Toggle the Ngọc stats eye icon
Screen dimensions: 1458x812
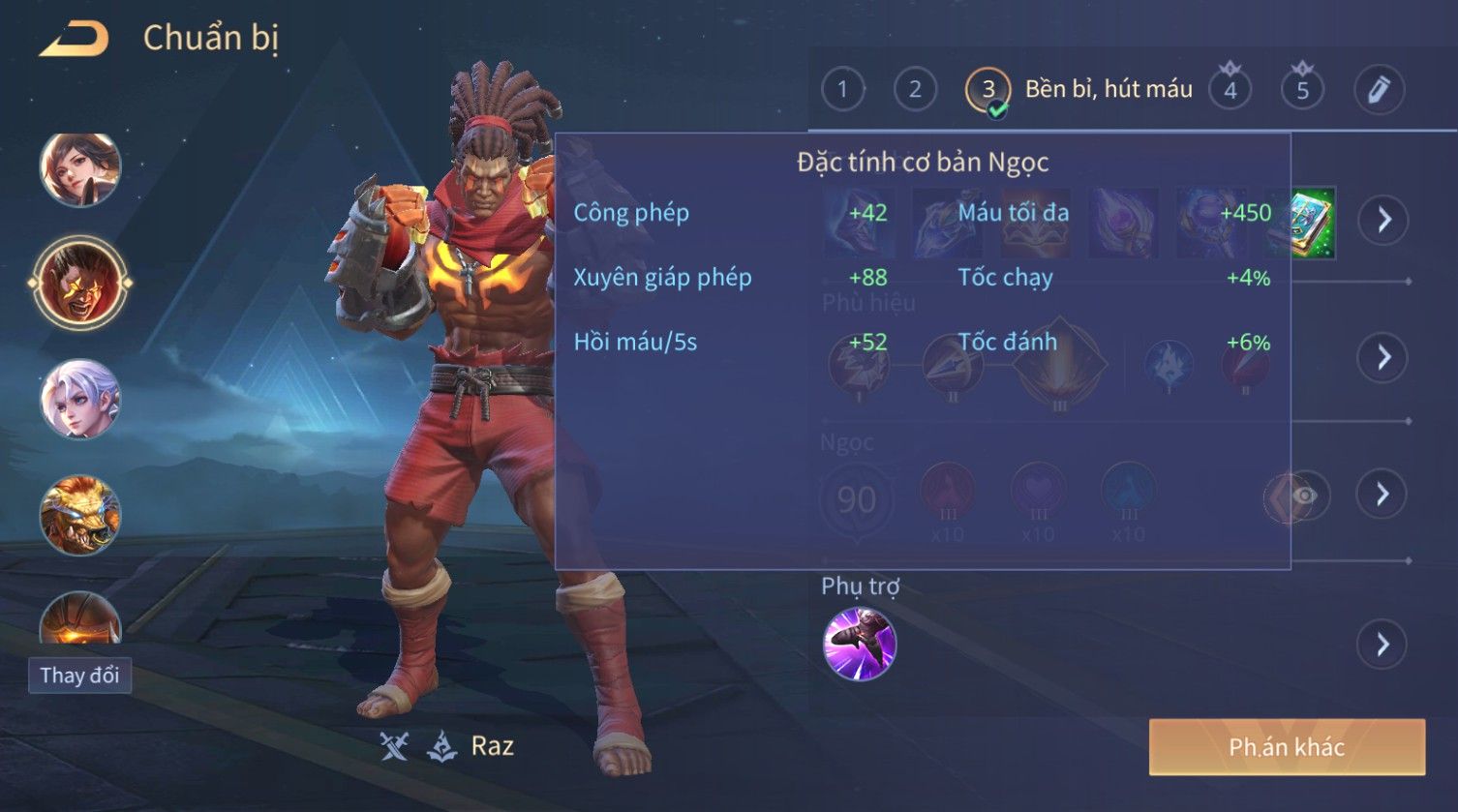pos(1304,496)
